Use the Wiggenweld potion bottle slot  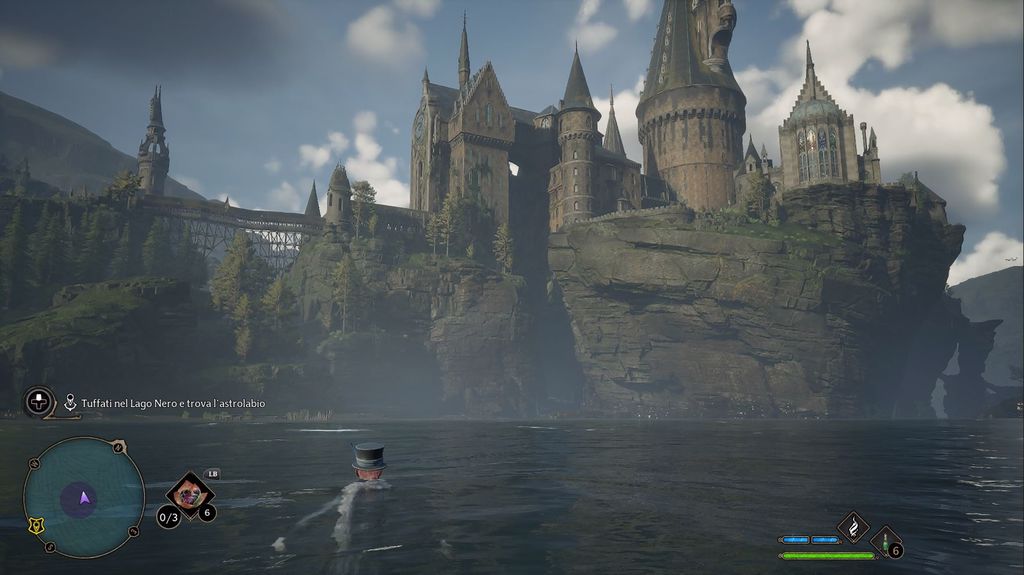(885, 541)
